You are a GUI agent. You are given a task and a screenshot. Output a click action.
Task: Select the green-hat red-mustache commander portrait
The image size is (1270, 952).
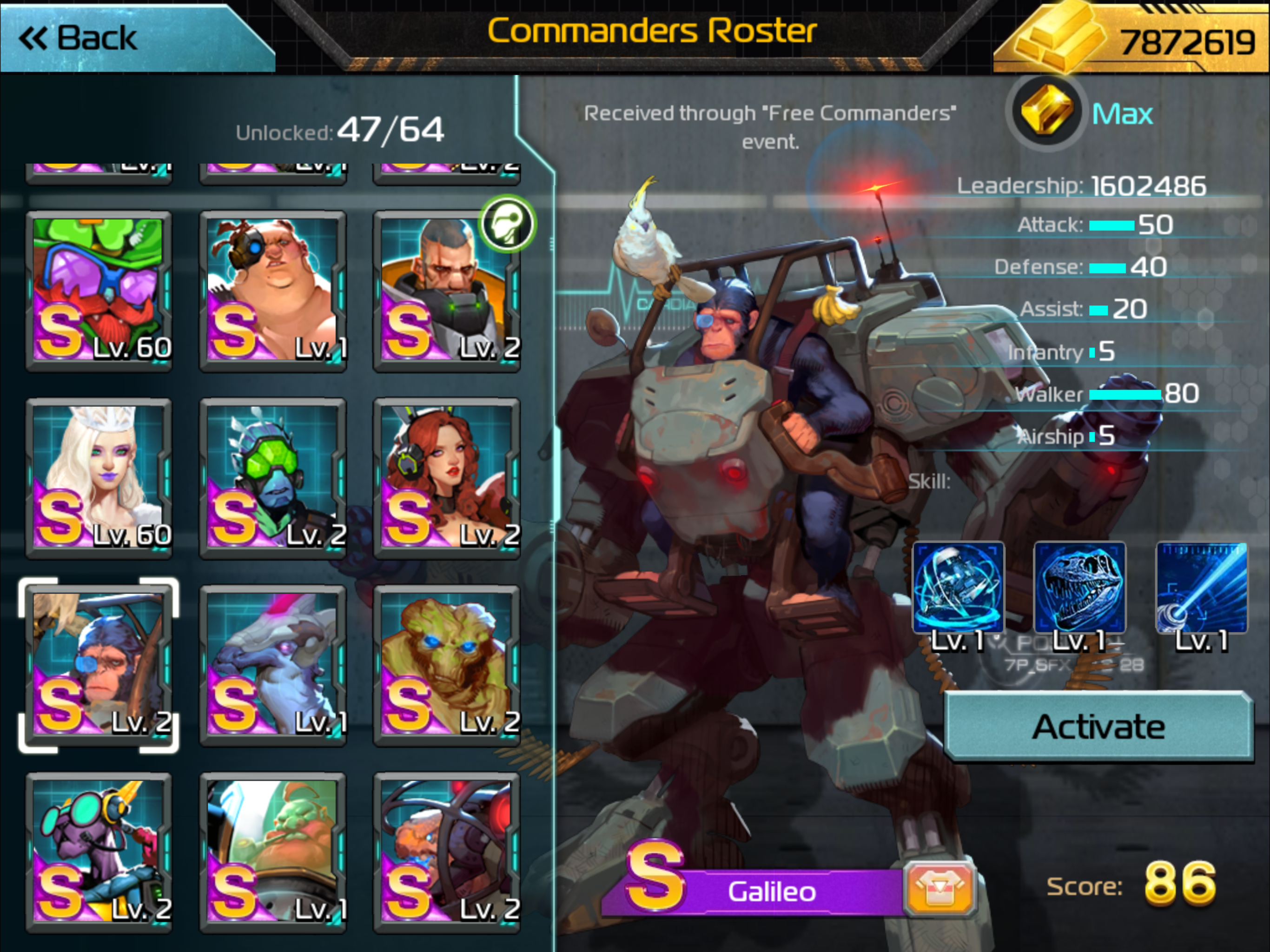coord(99,291)
